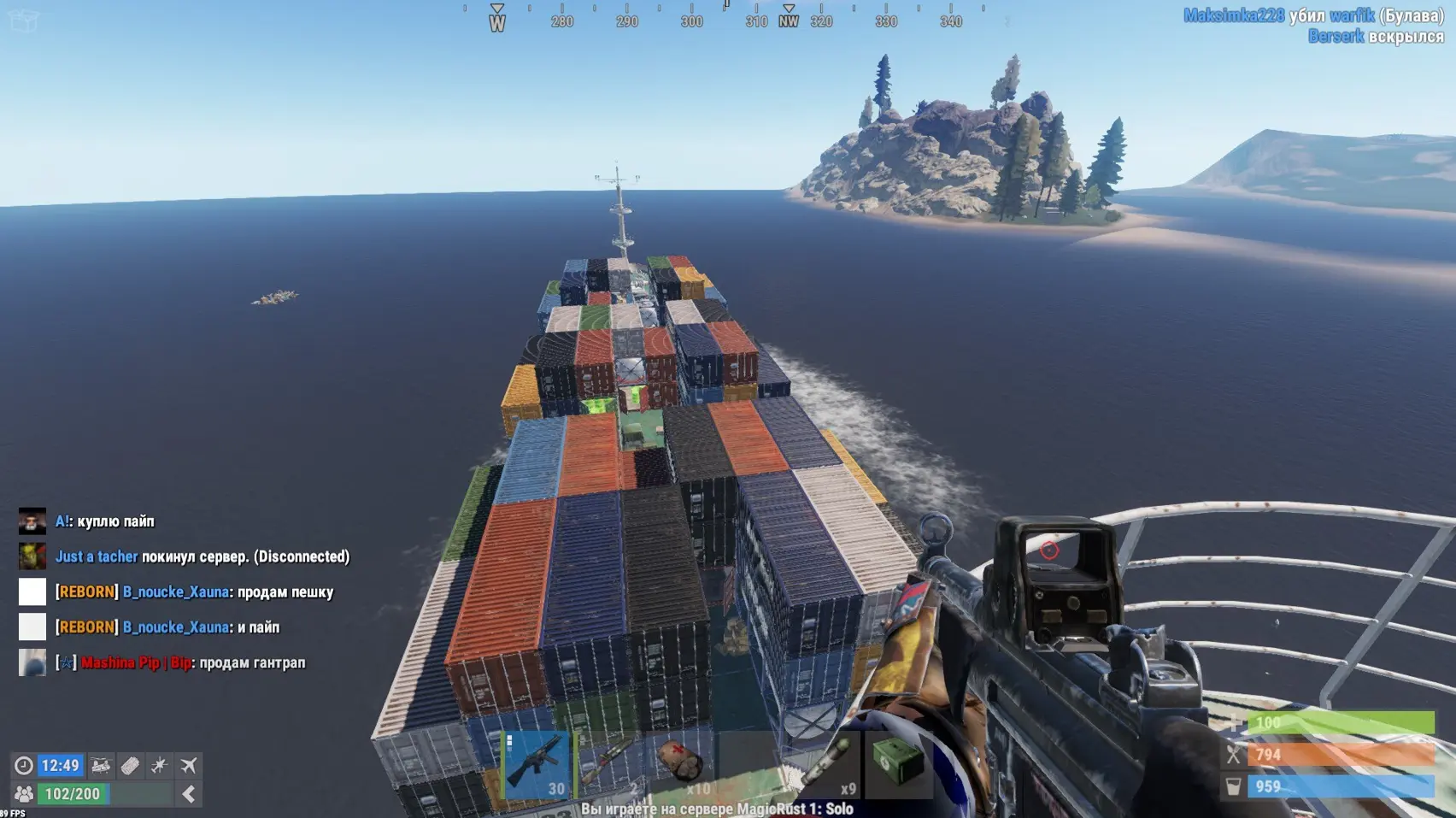The height and width of the screenshot is (818, 1456).
Task: Select the rifle in the second hotbar slot
Action: tap(609, 763)
